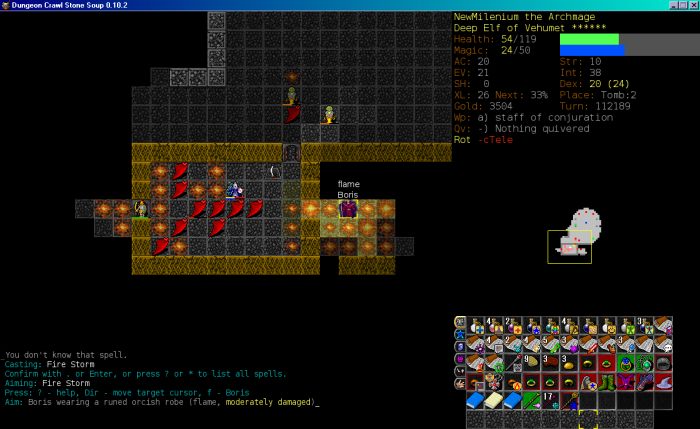This screenshot has width=700, height=429.
Task: Select the stack of 17 darts
Action: point(550,400)
